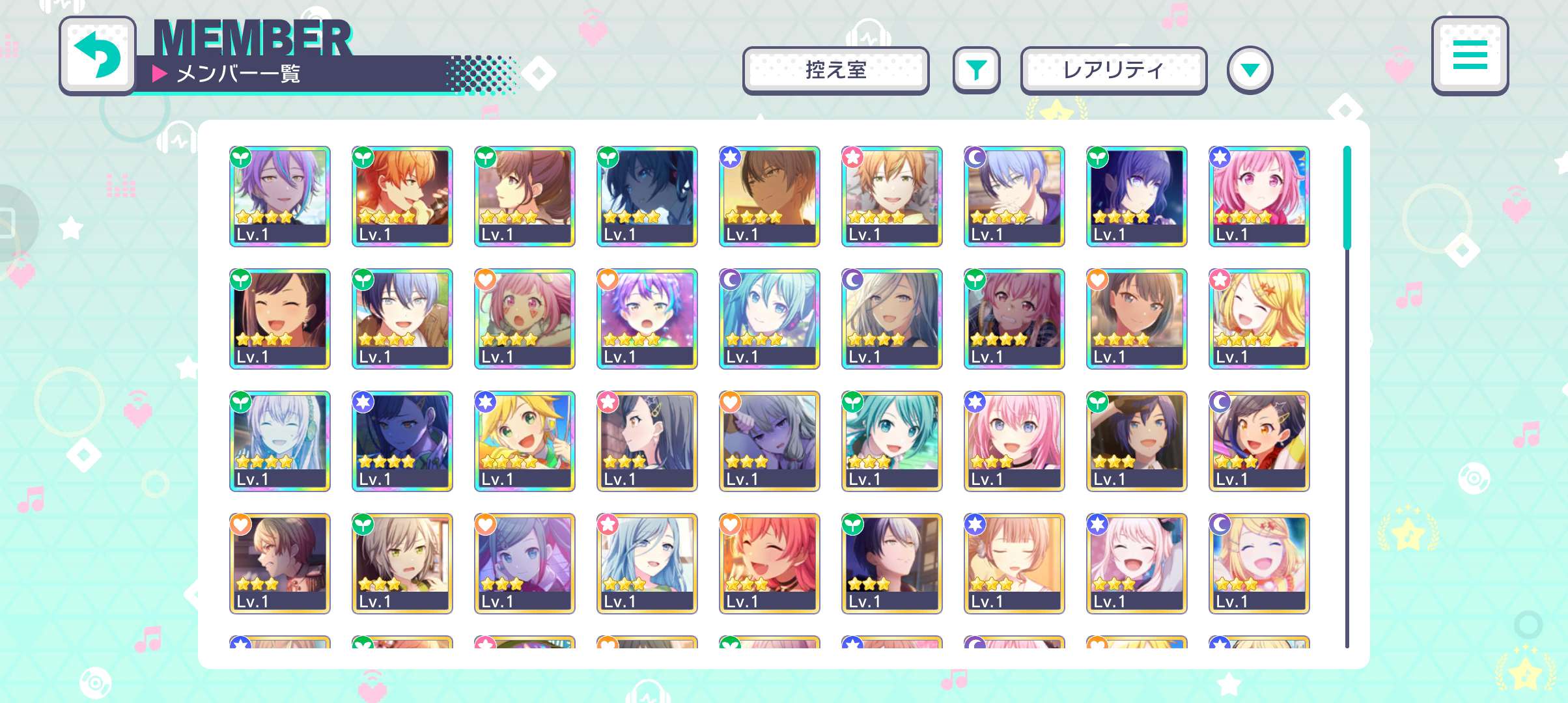
Task: Select the long pink-haired three-star card
Action: tap(1014, 441)
